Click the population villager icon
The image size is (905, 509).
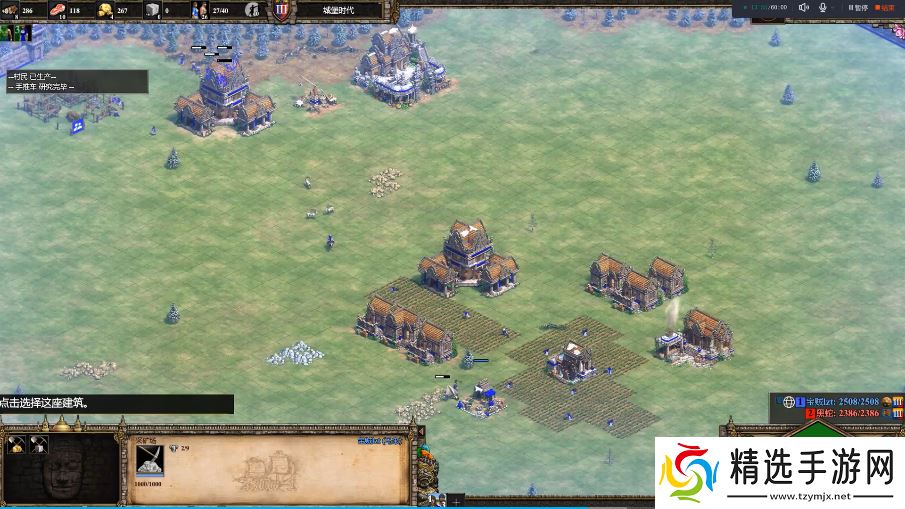click(200, 10)
